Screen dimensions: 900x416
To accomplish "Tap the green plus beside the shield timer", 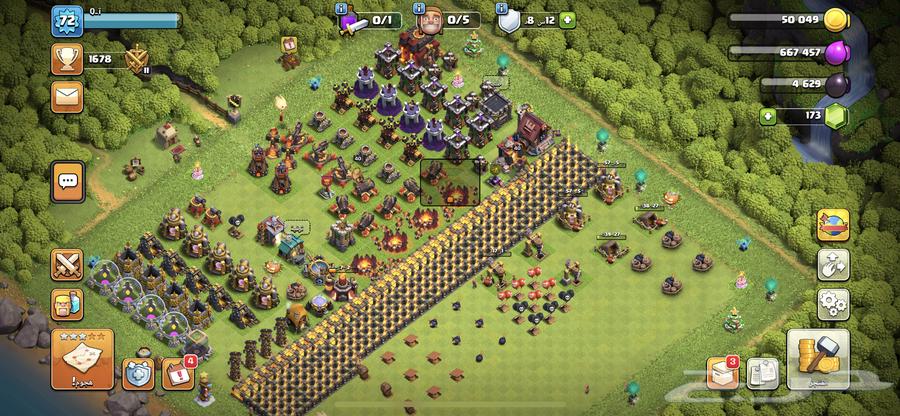I will coord(567,19).
